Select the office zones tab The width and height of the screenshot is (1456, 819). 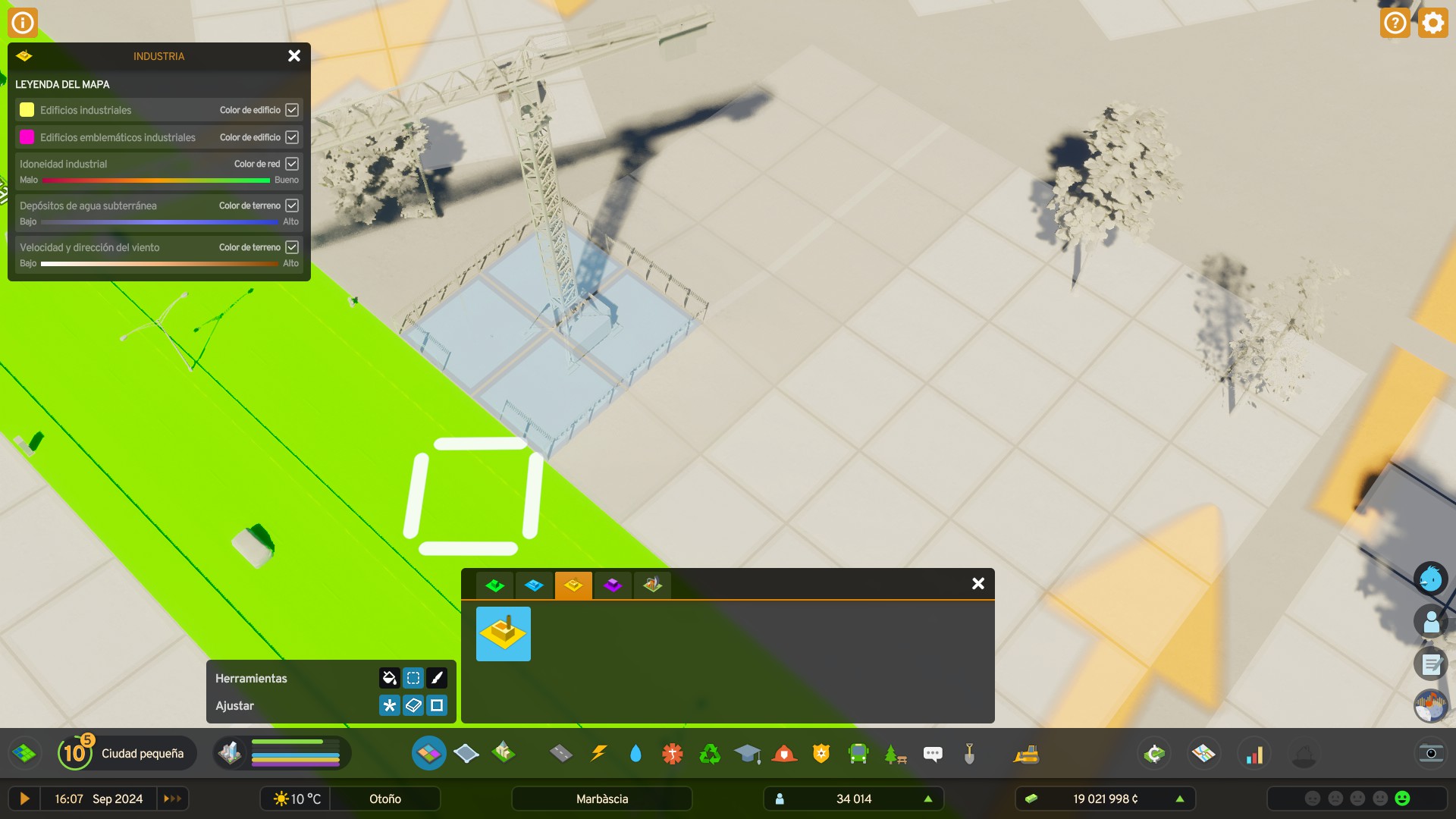click(613, 585)
